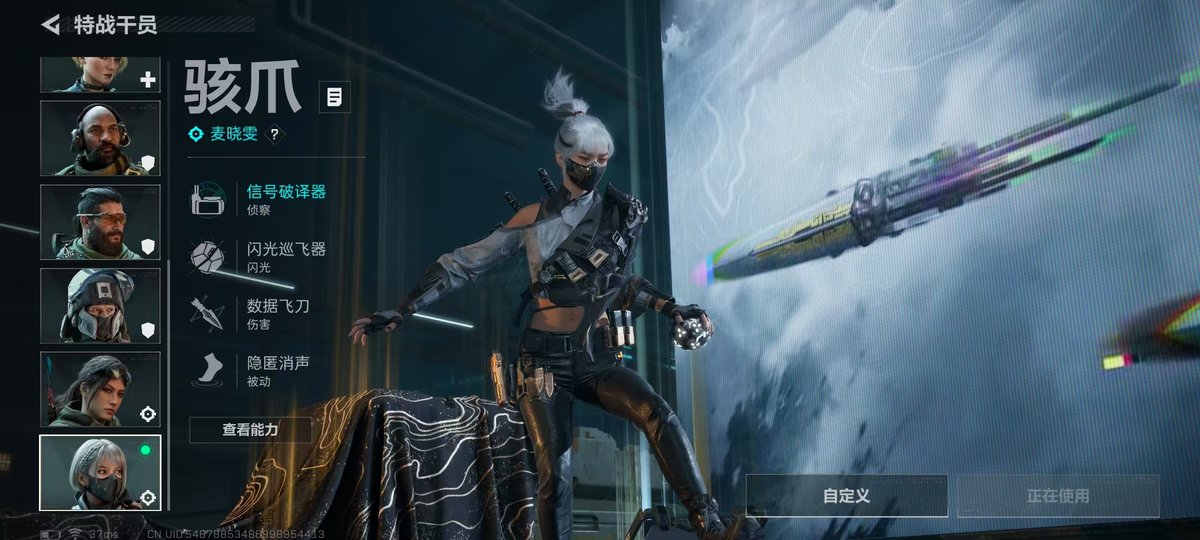This screenshot has width=1200, height=540.
Task: Open the operator document icon beside 骇爪
Action: tap(335, 97)
